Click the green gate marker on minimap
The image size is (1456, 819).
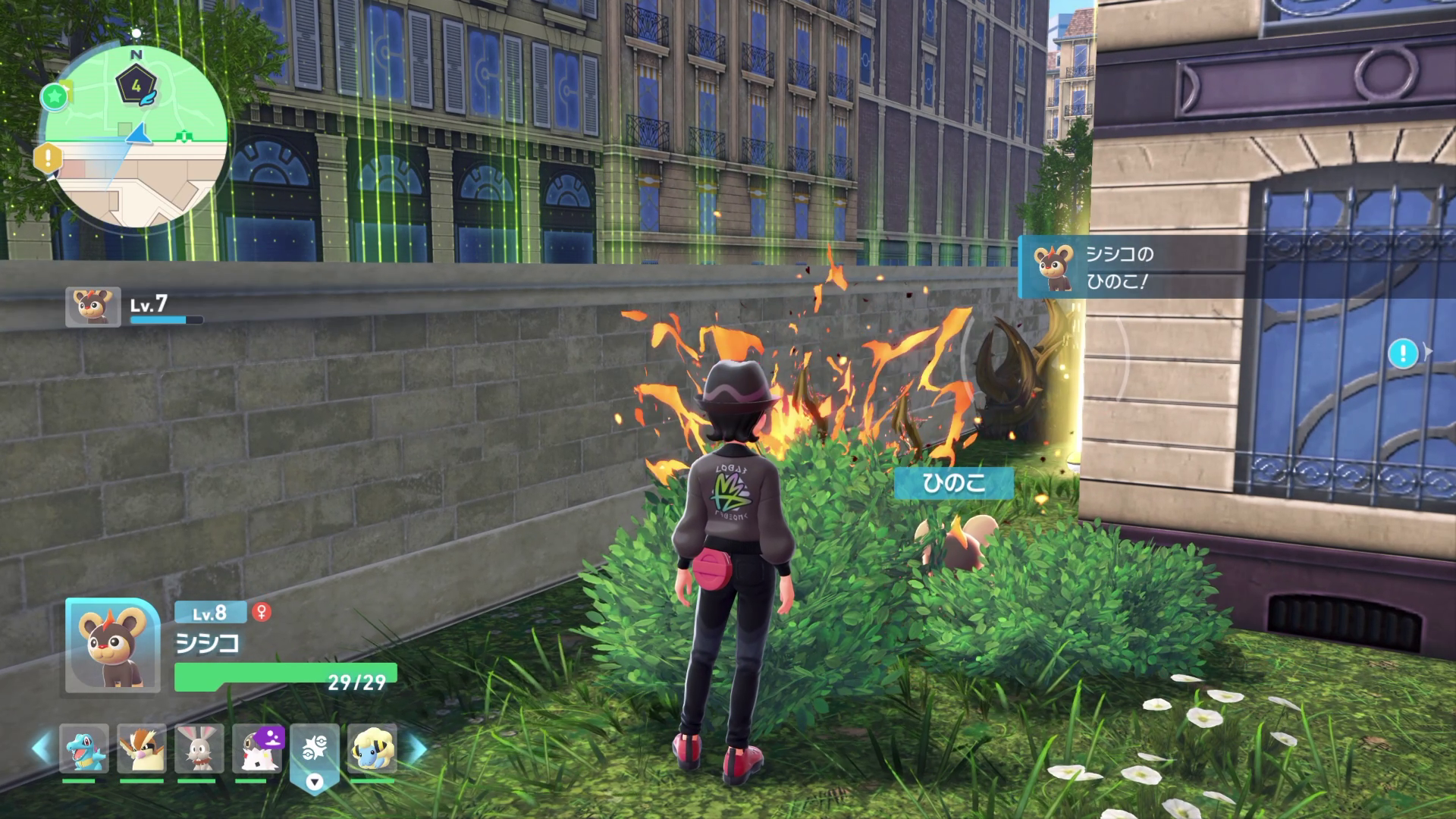click(182, 136)
